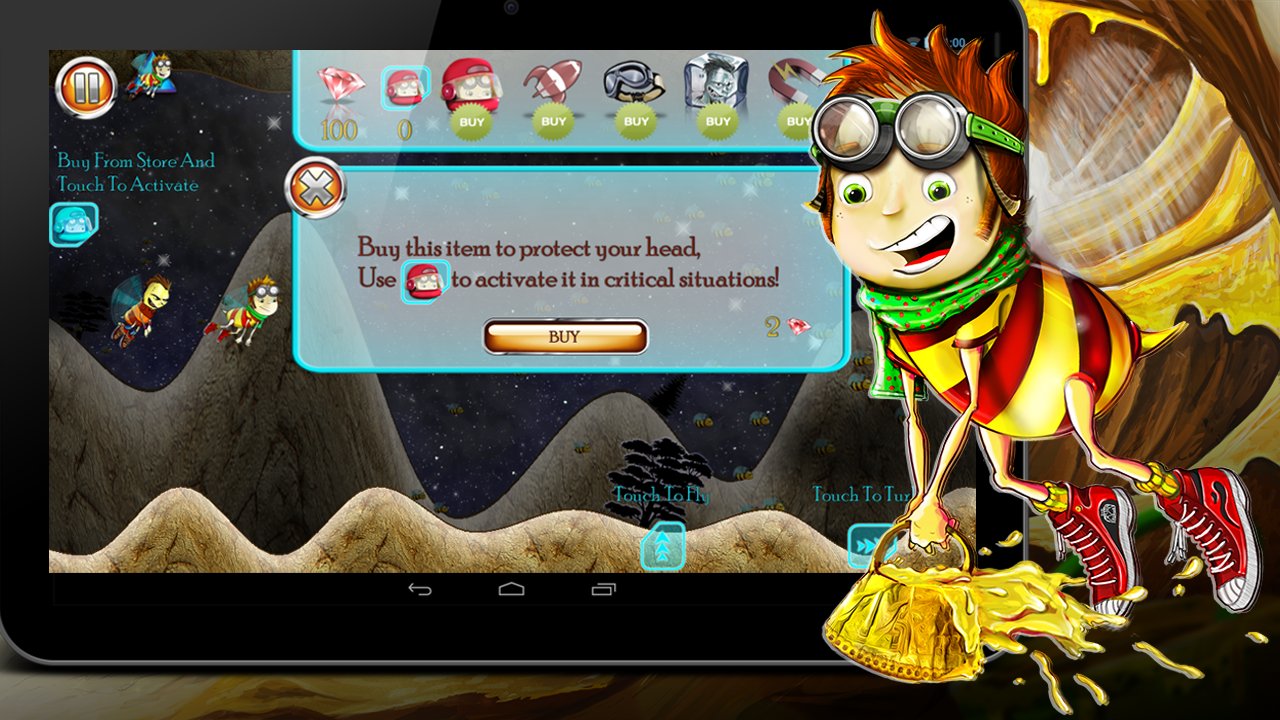Screen dimensions: 1280x720
Task: Buy the flying goggles item
Action: [x=635, y=121]
